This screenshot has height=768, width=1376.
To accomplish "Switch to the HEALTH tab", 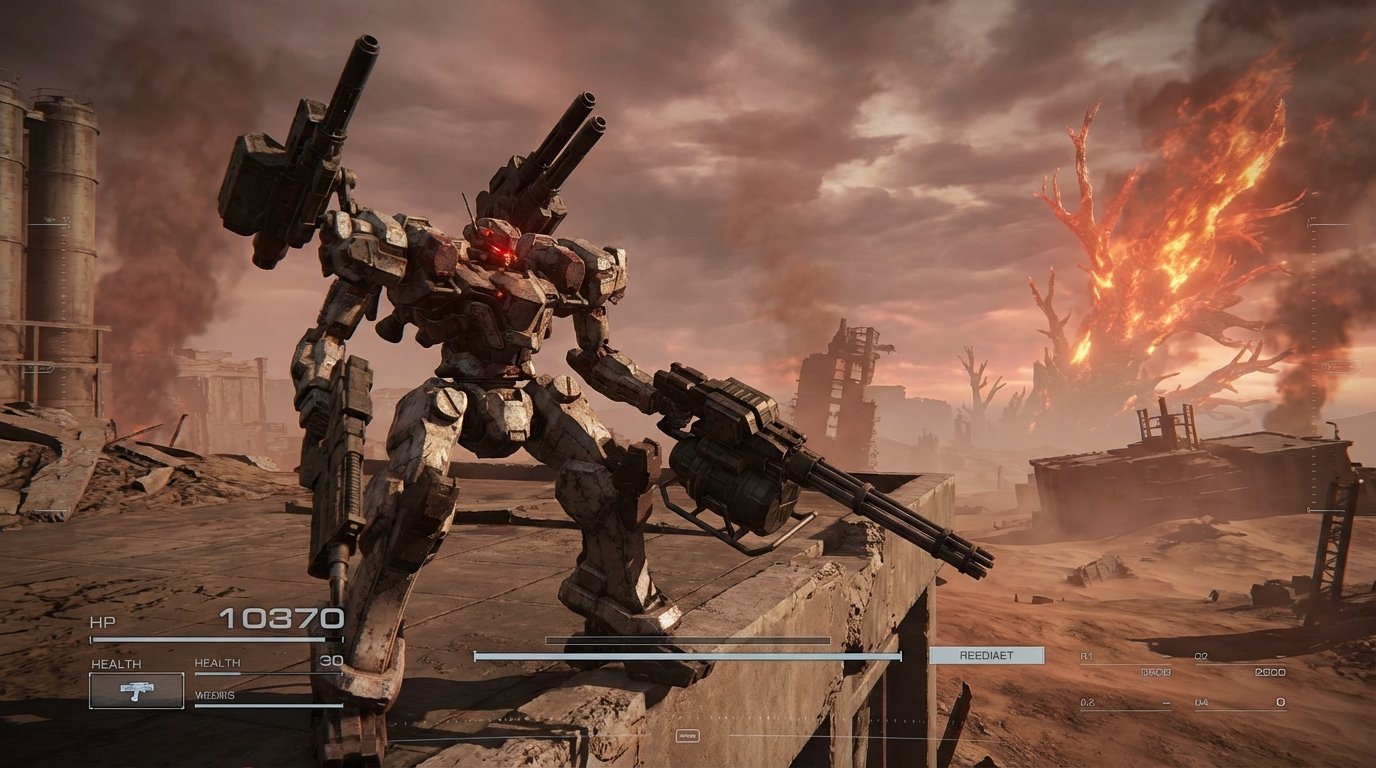I will click(x=220, y=662).
